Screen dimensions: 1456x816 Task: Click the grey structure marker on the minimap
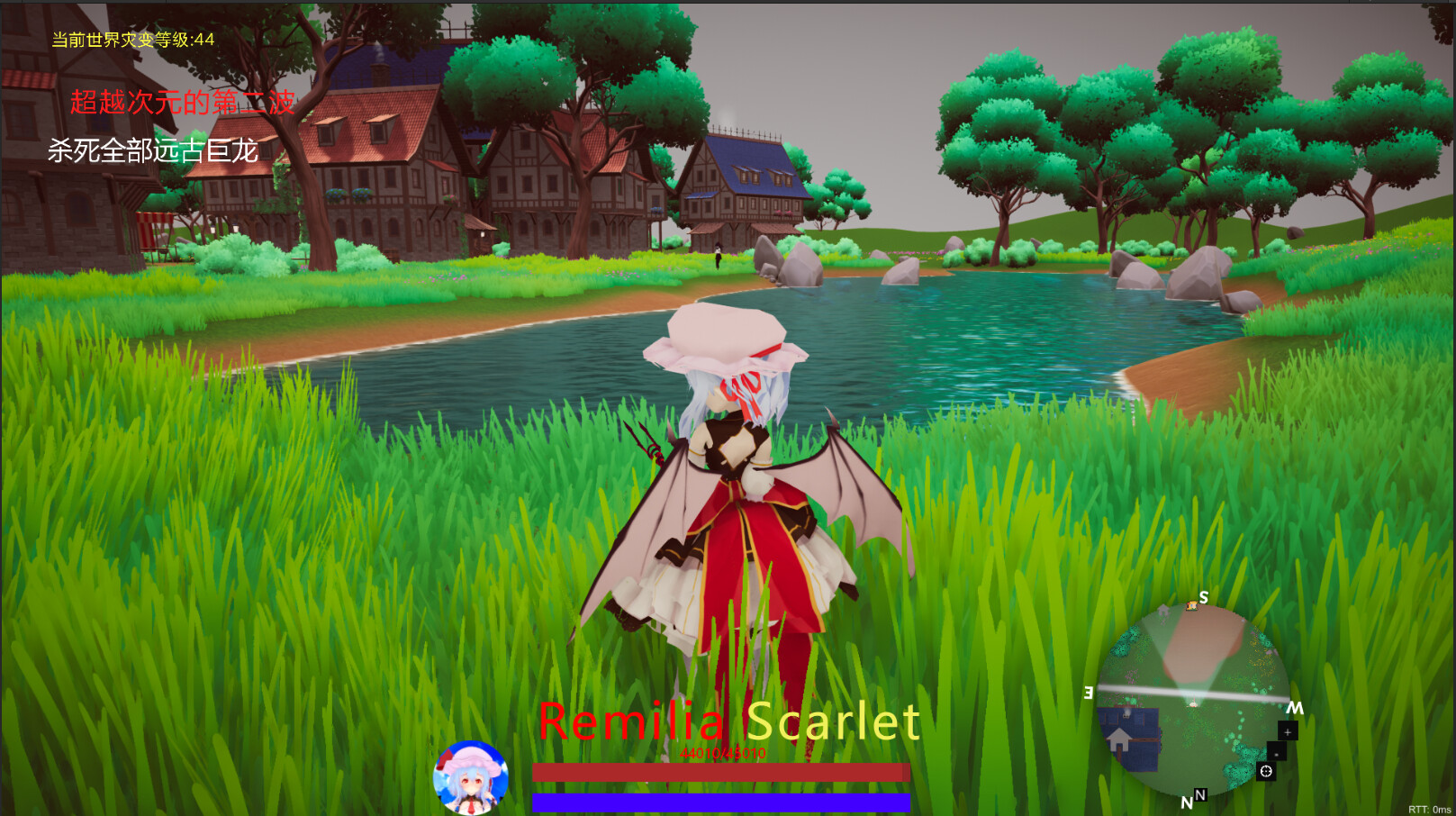pyautogui.click(x=1162, y=610)
